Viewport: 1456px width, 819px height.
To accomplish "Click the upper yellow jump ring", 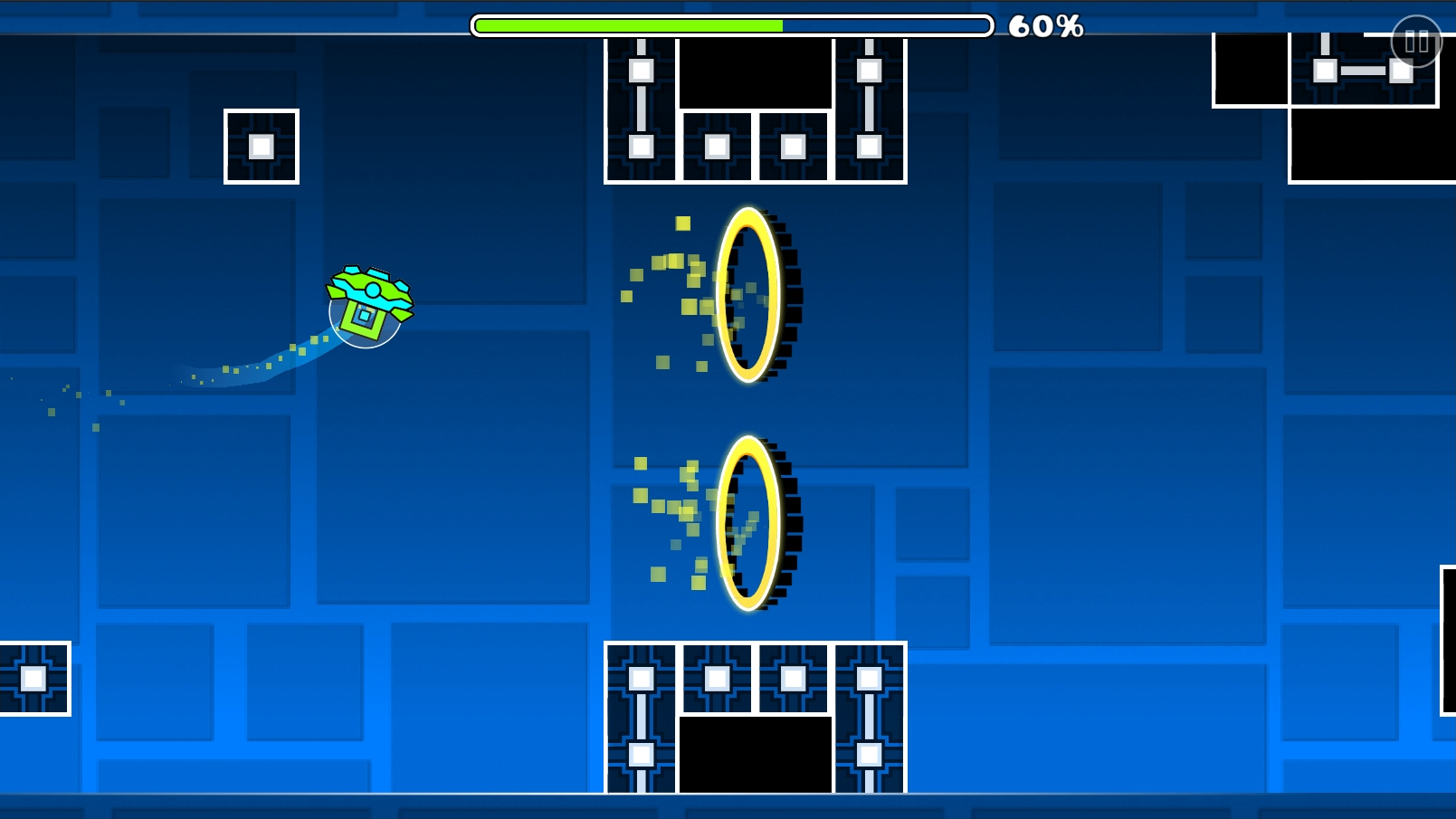I will coord(747,294).
